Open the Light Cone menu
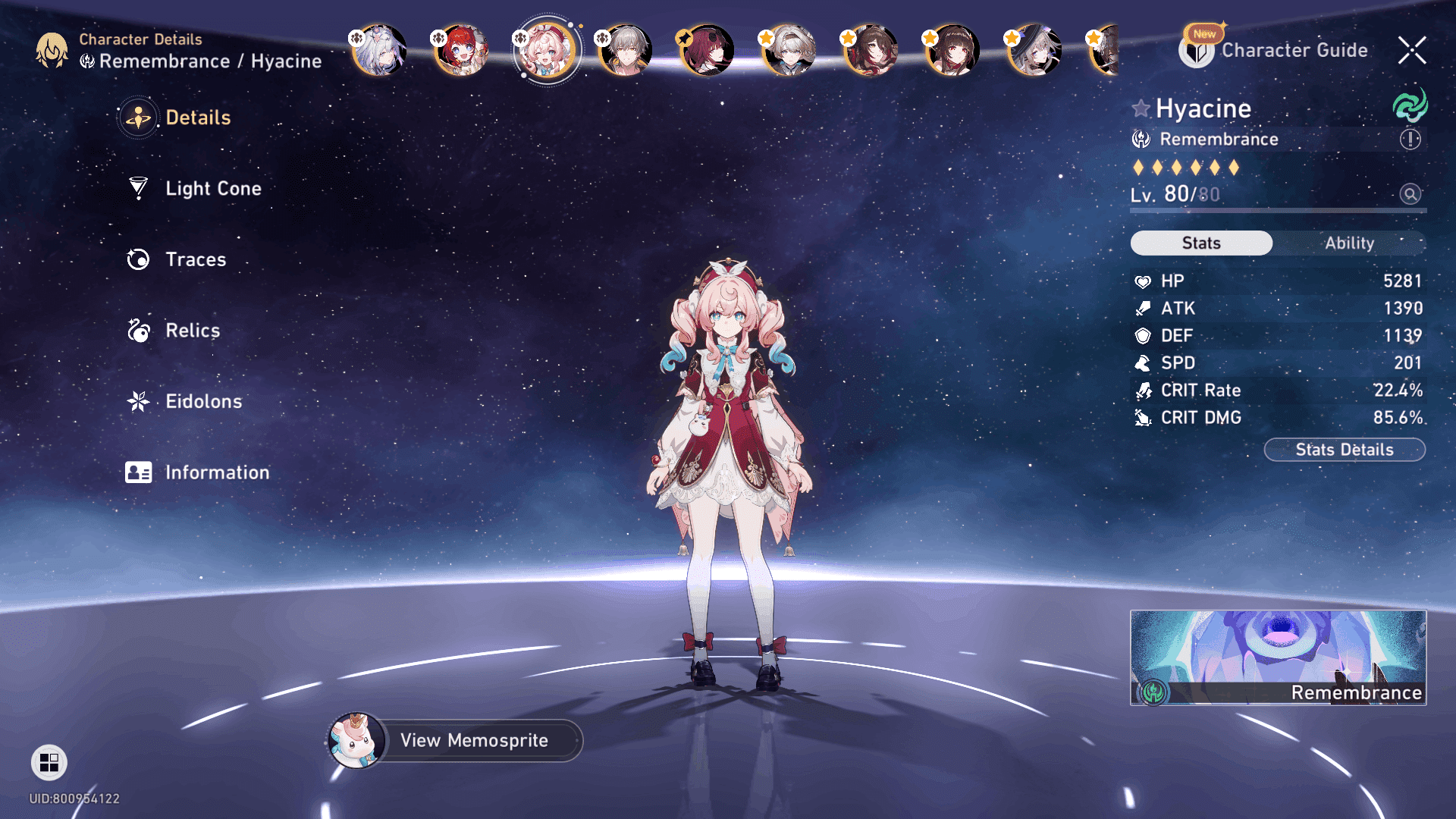 212,188
